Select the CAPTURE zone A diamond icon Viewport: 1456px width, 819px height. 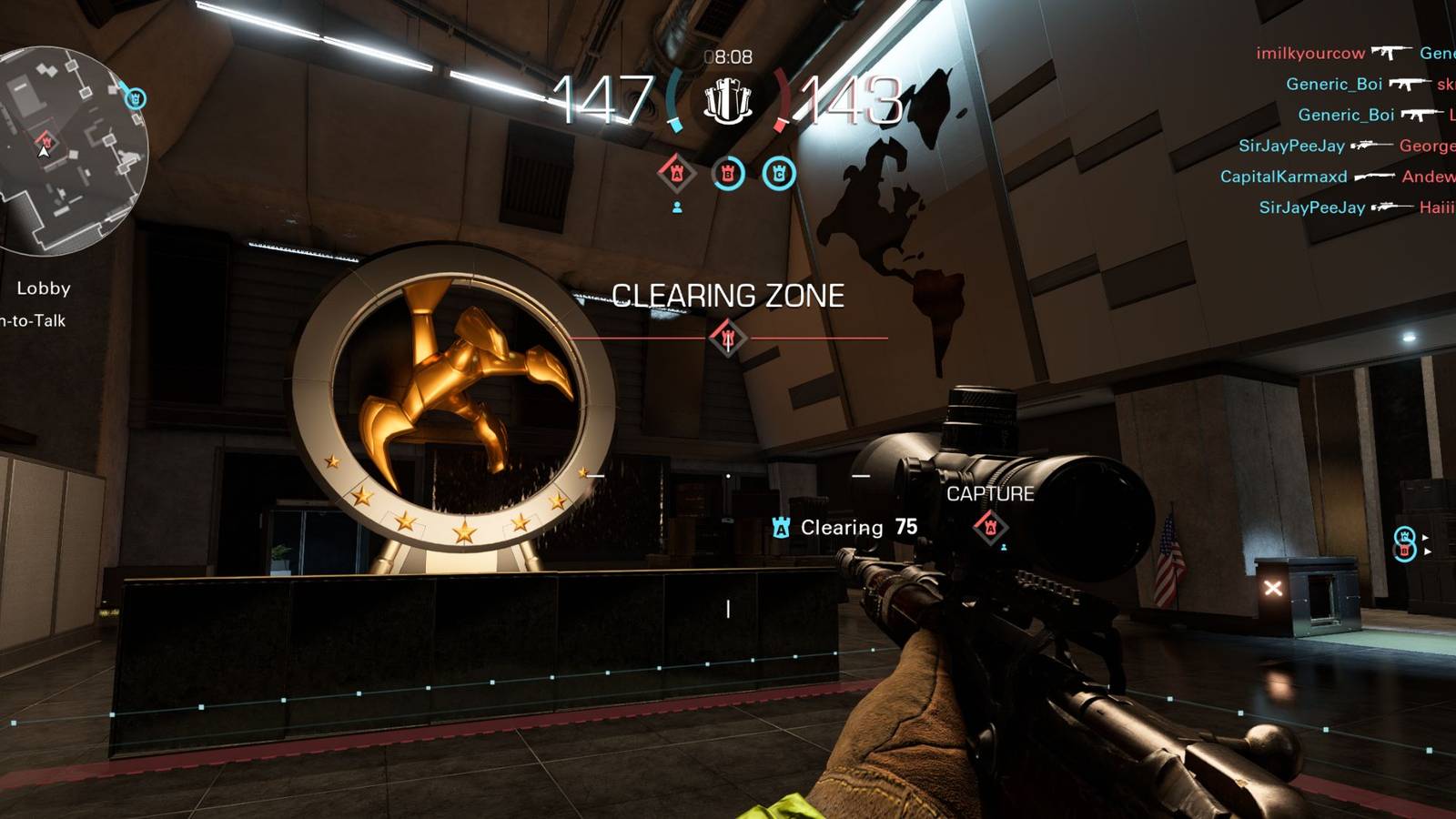(990, 525)
